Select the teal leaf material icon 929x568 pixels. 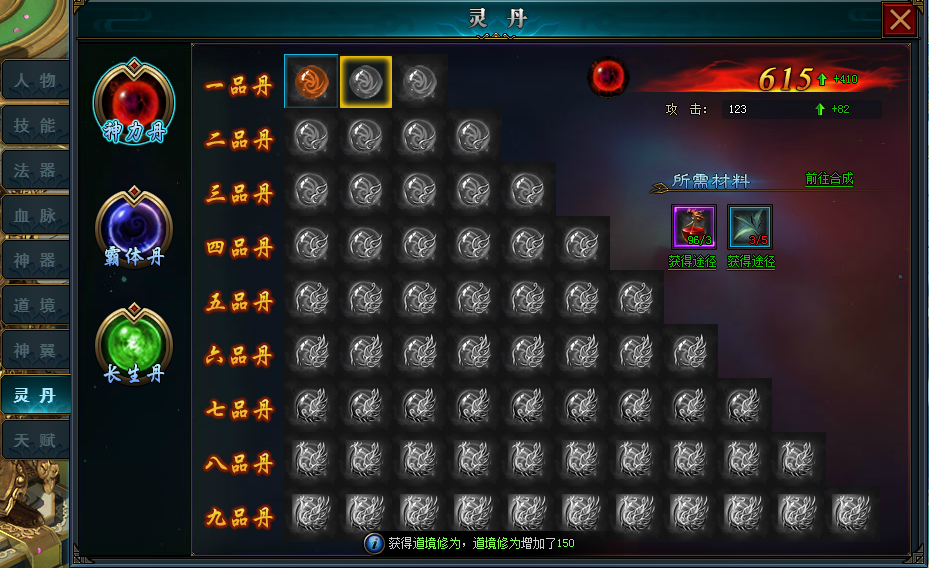[750, 226]
